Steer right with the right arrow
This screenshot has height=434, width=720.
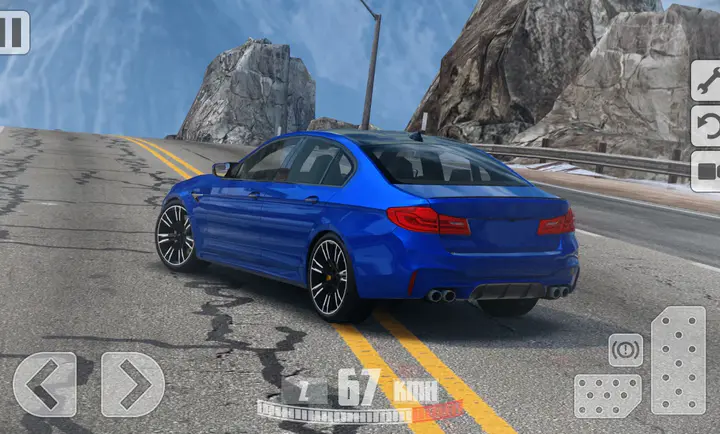(132, 384)
